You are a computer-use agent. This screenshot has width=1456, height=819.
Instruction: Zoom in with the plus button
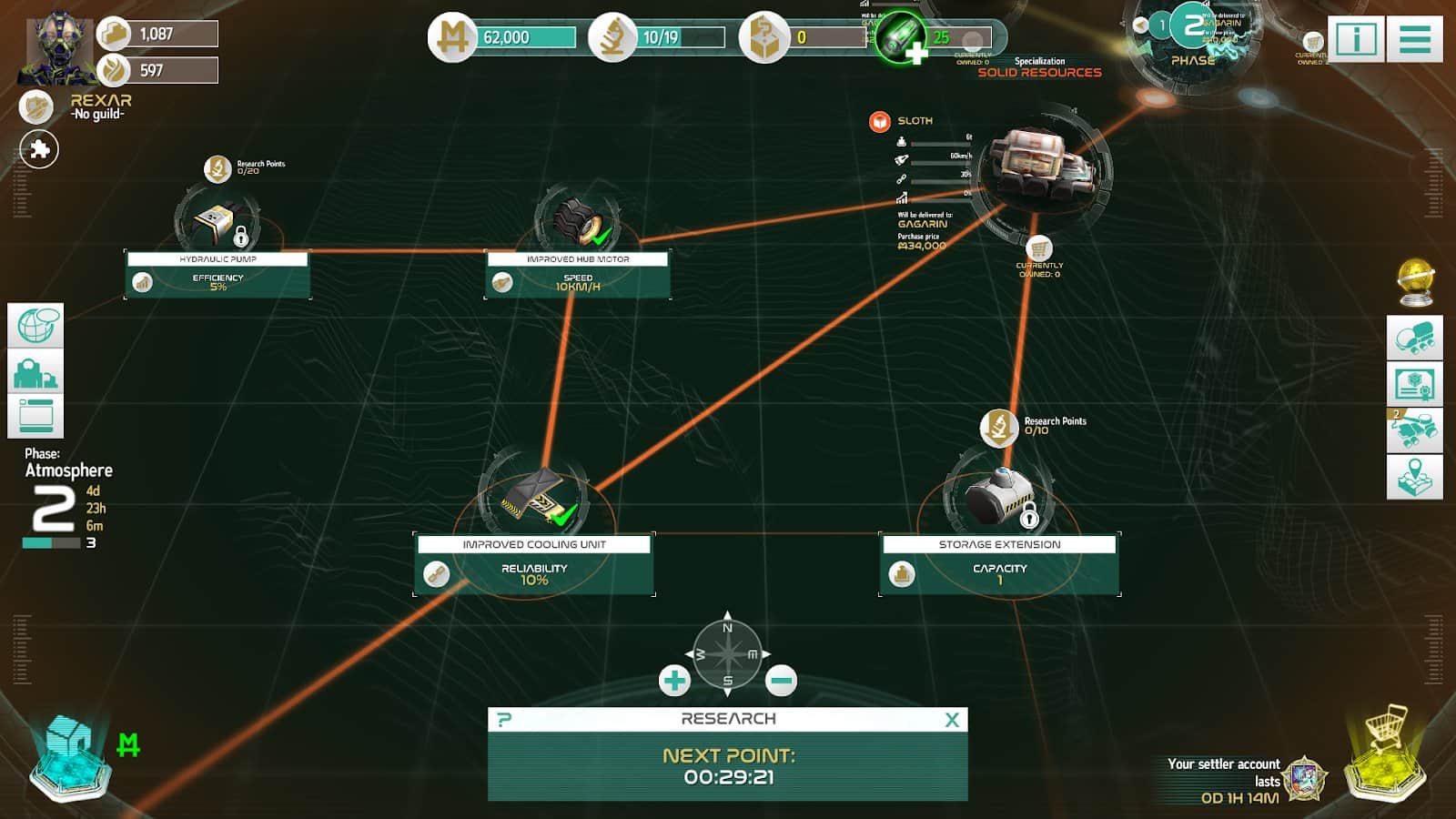[x=674, y=680]
